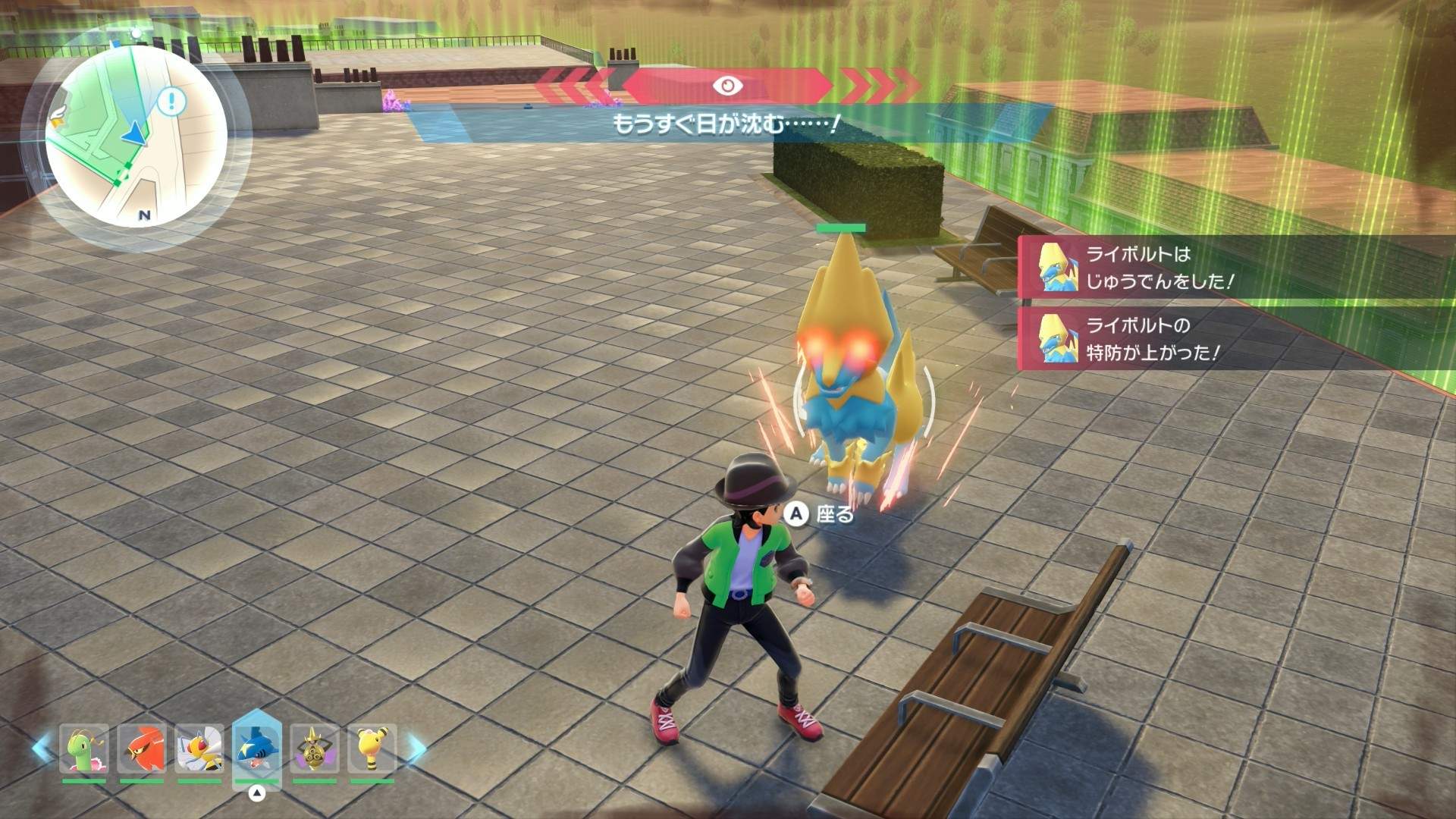Pick the Aegislash party slot
1456x819 pixels.
(315, 749)
